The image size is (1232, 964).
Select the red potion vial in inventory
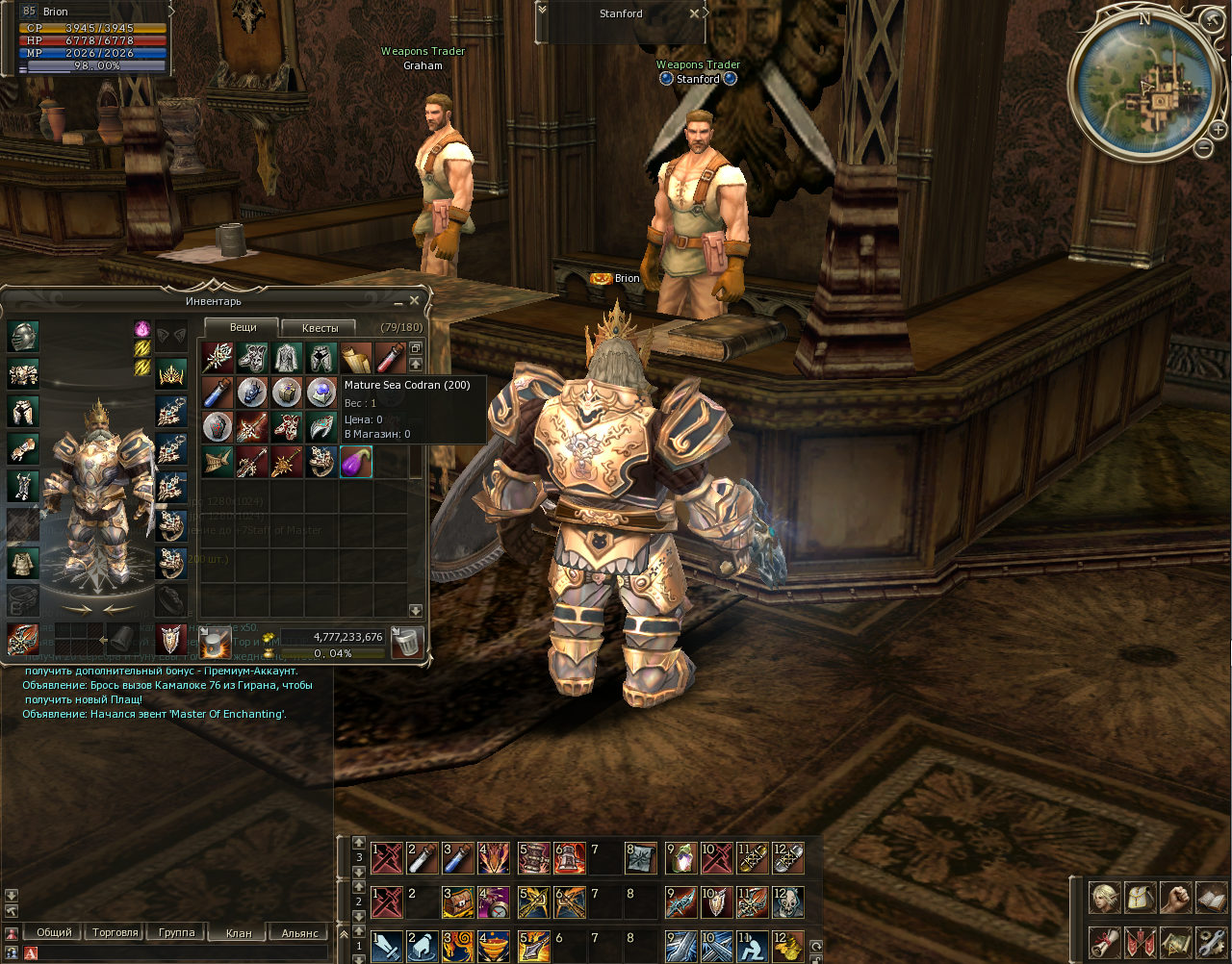point(390,359)
